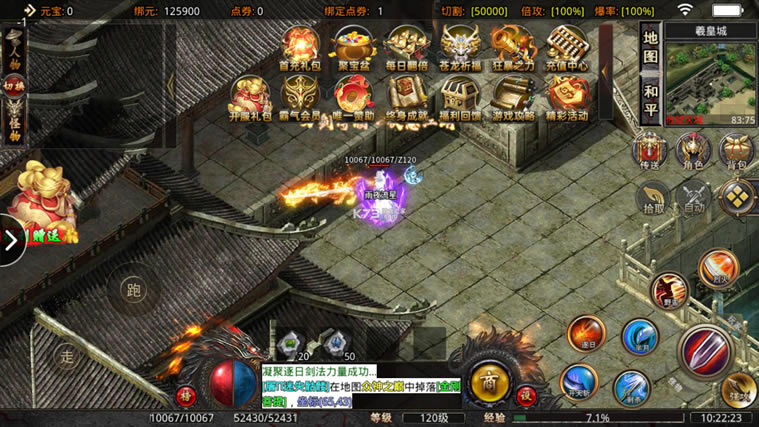
Task: Open 终身成就 lifetime achievements scroll
Action: 406,98
